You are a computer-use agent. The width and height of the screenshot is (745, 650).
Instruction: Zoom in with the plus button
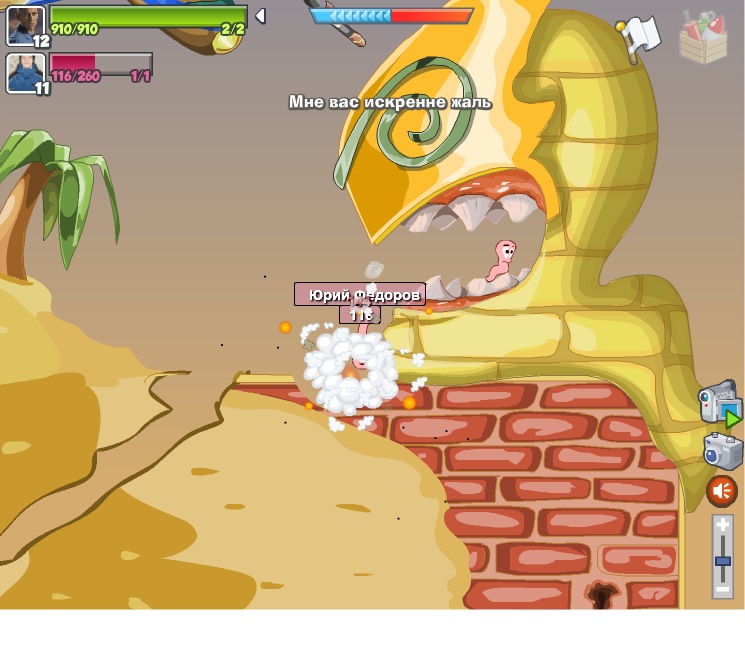pos(722,526)
